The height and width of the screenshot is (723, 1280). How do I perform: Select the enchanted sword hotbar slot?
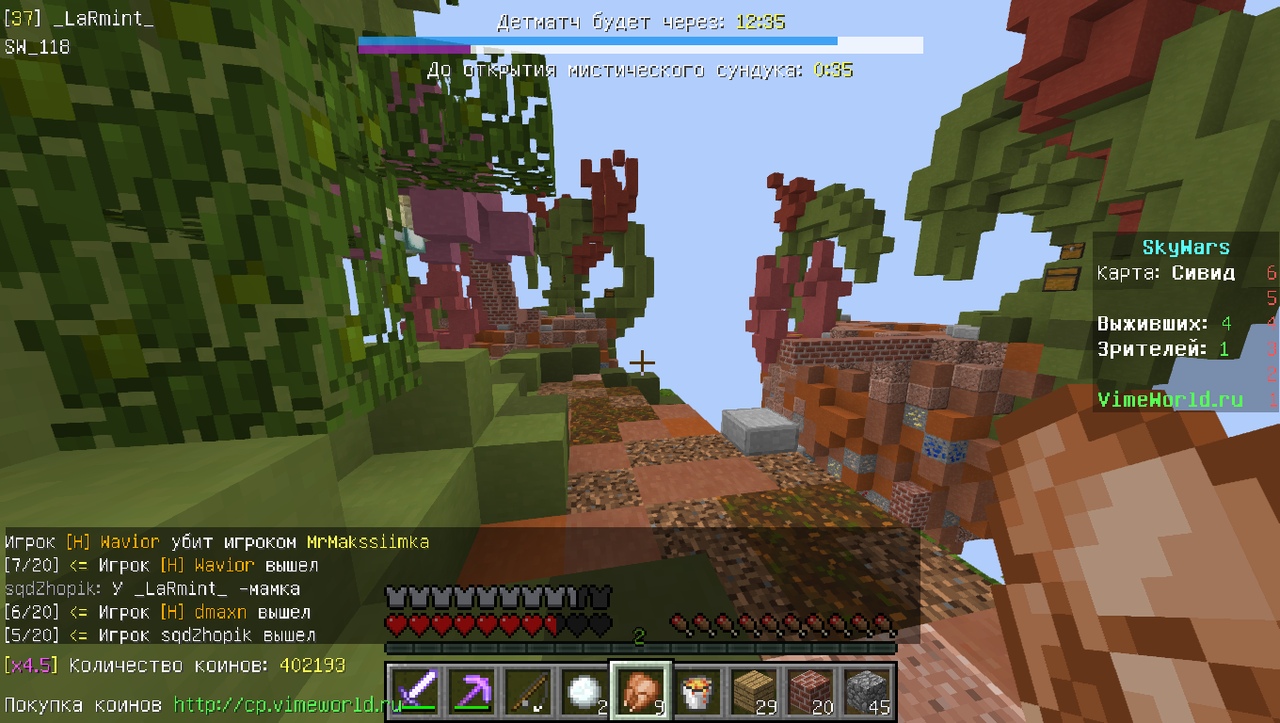coord(411,690)
